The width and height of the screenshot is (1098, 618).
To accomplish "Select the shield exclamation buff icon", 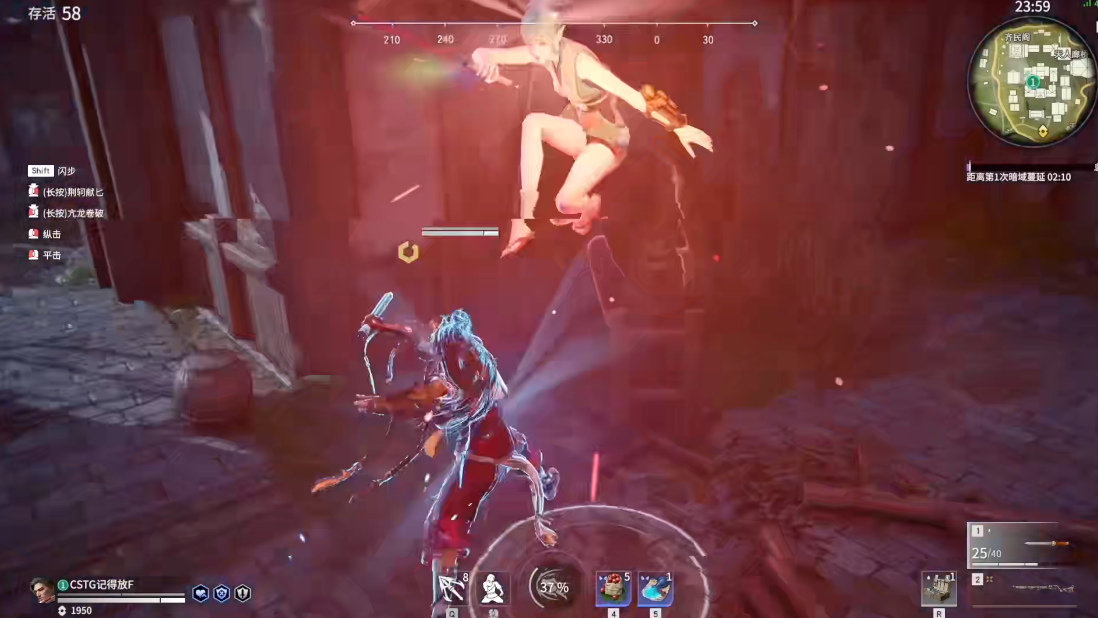I will (242, 593).
